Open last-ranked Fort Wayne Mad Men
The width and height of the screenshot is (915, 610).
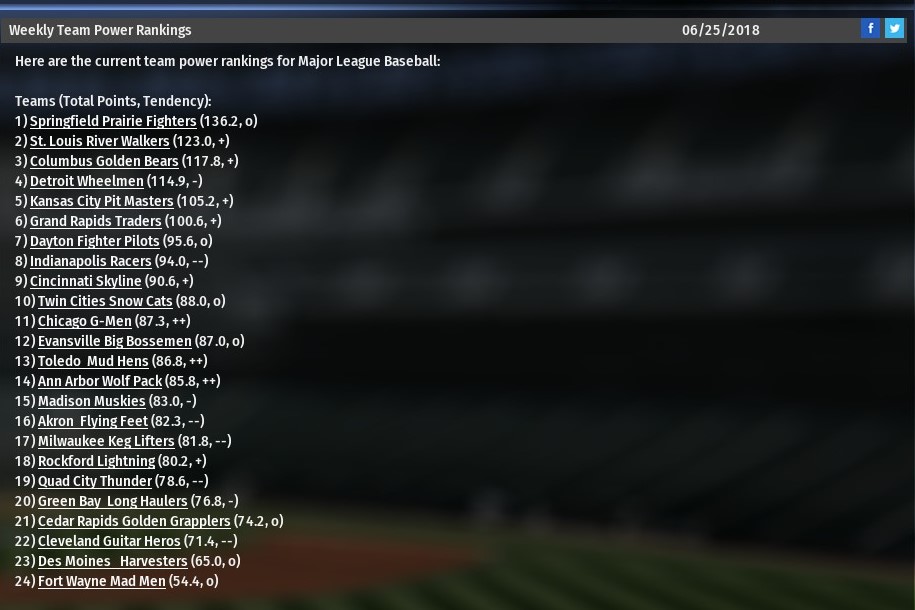pyautogui.click(x=102, y=581)
